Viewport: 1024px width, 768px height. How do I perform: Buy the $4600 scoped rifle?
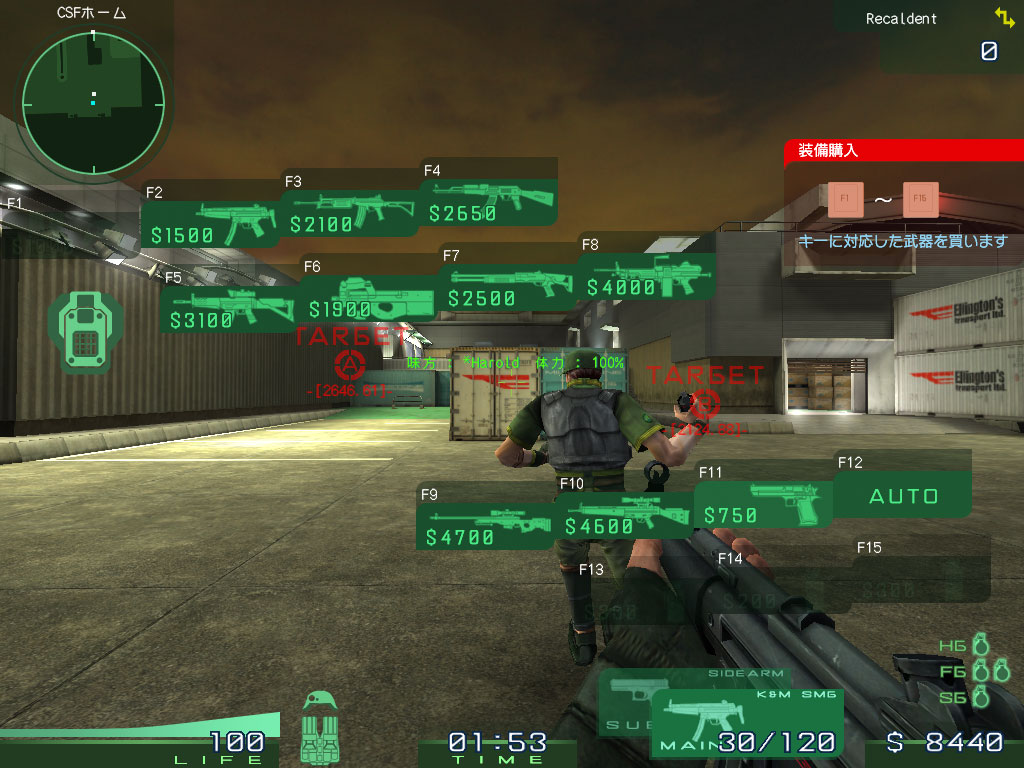click(x=626, y=514)
